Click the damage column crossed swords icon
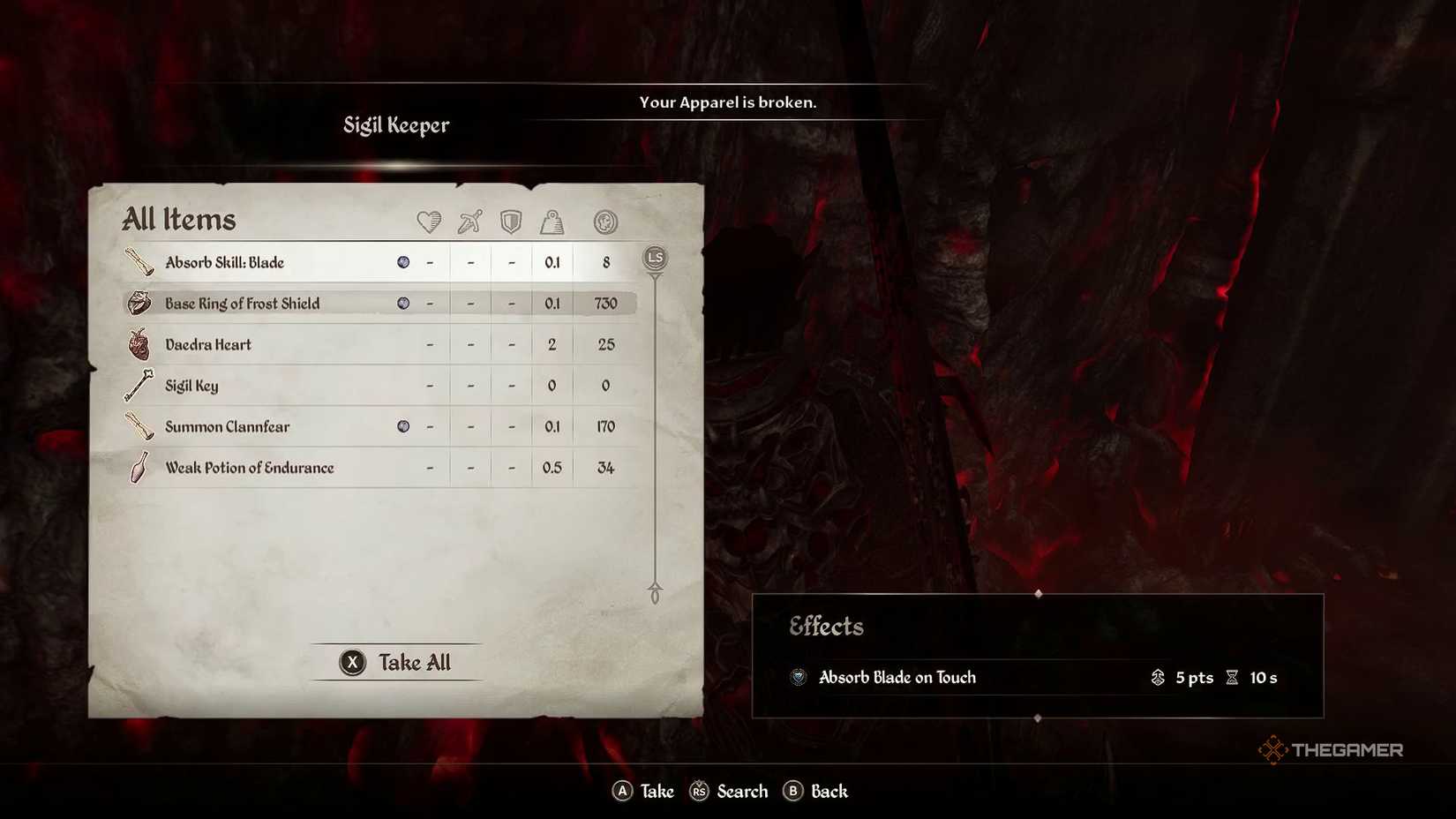The image size is (1456, 819). click(x=469, y=222)
